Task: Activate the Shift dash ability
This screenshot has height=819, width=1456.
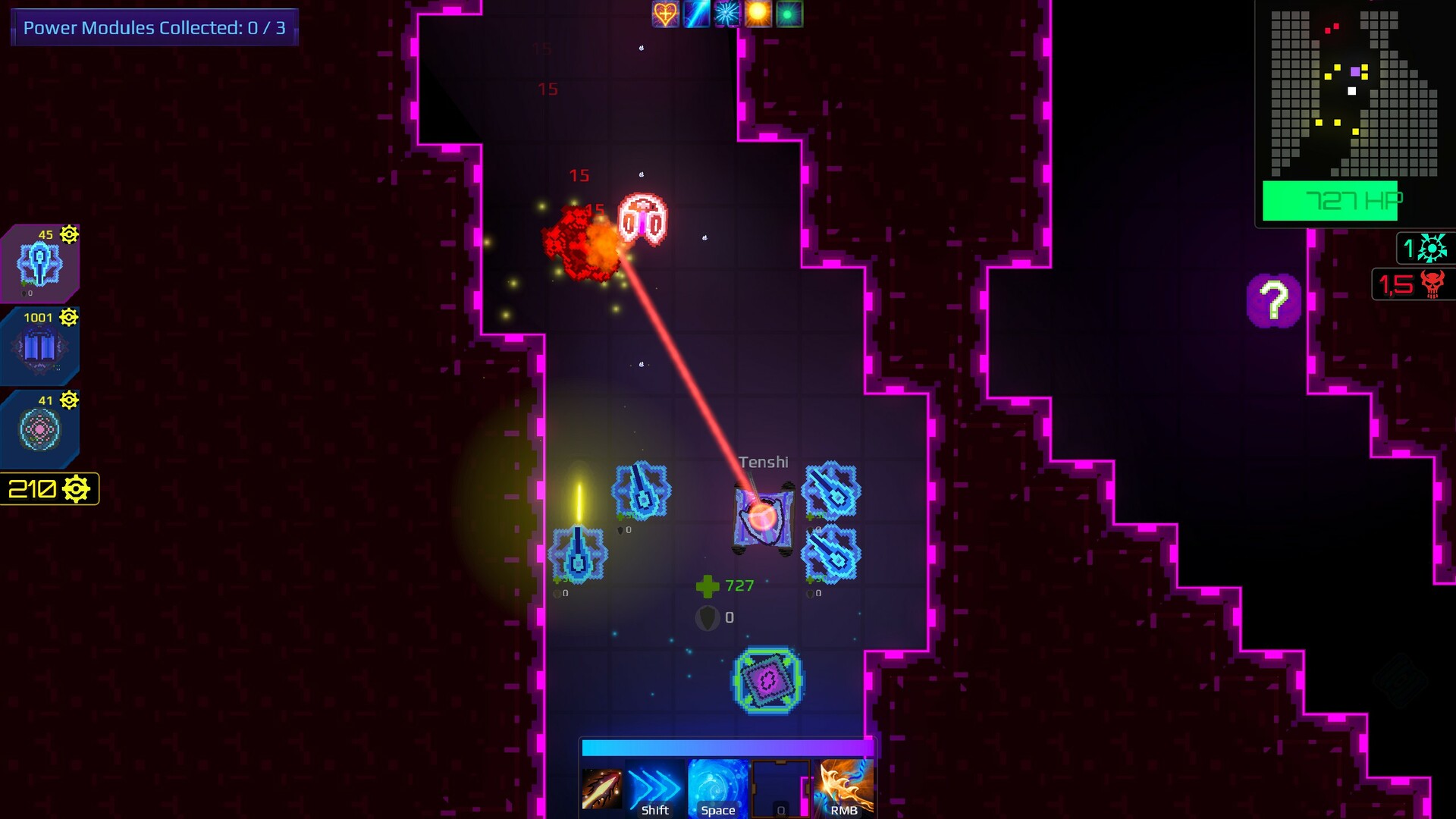Action: click(654, 787)
